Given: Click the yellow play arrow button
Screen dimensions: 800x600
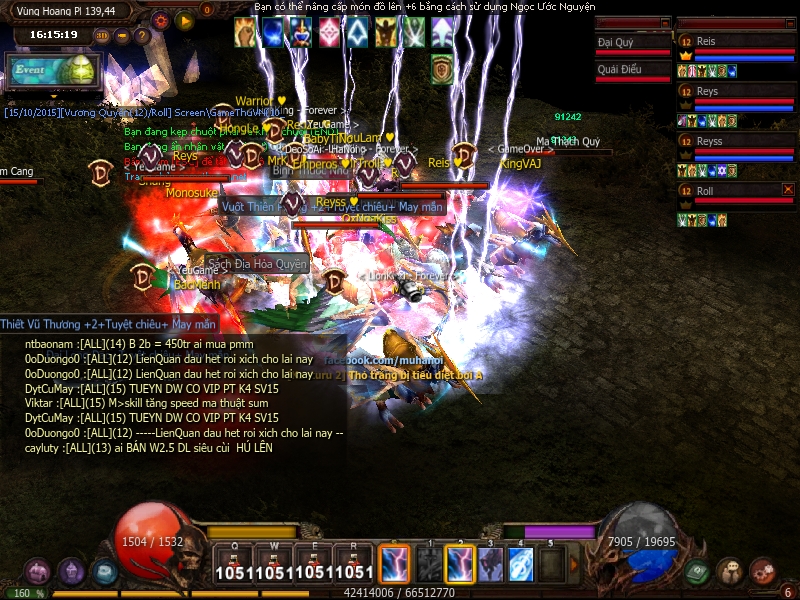Looking at the screenshot, I should [184, 20].
